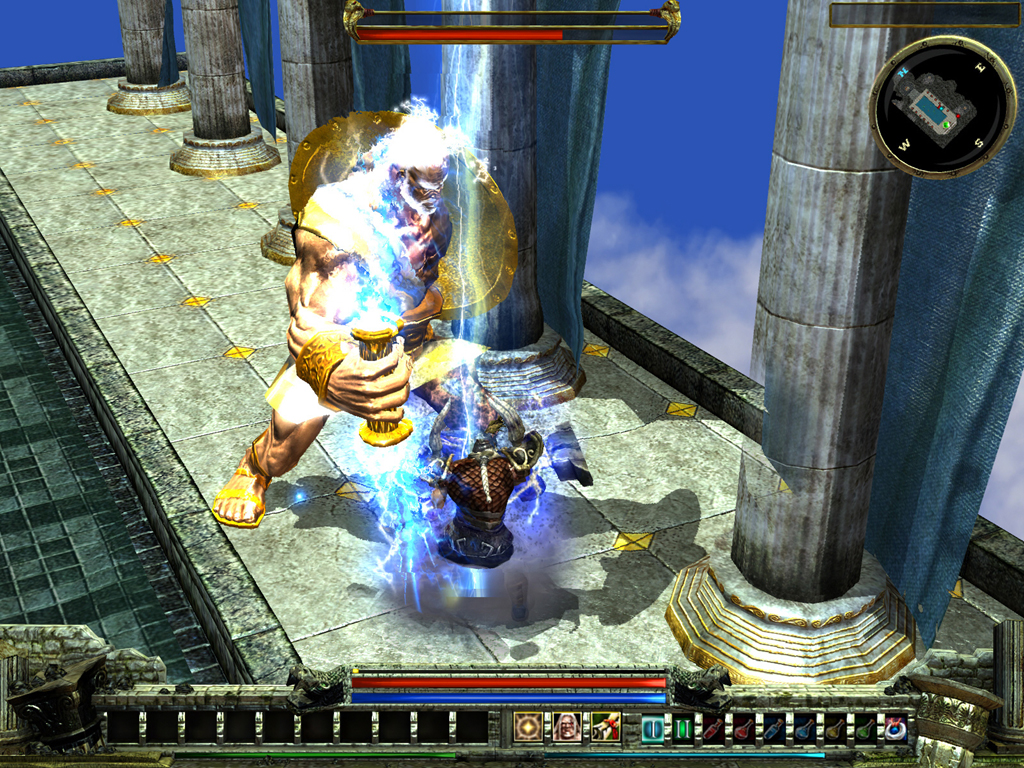Image resolution: width=1024 pixels, height=768 pixels.
Task: Drink the round red potion flask
Action: (743, 728)
